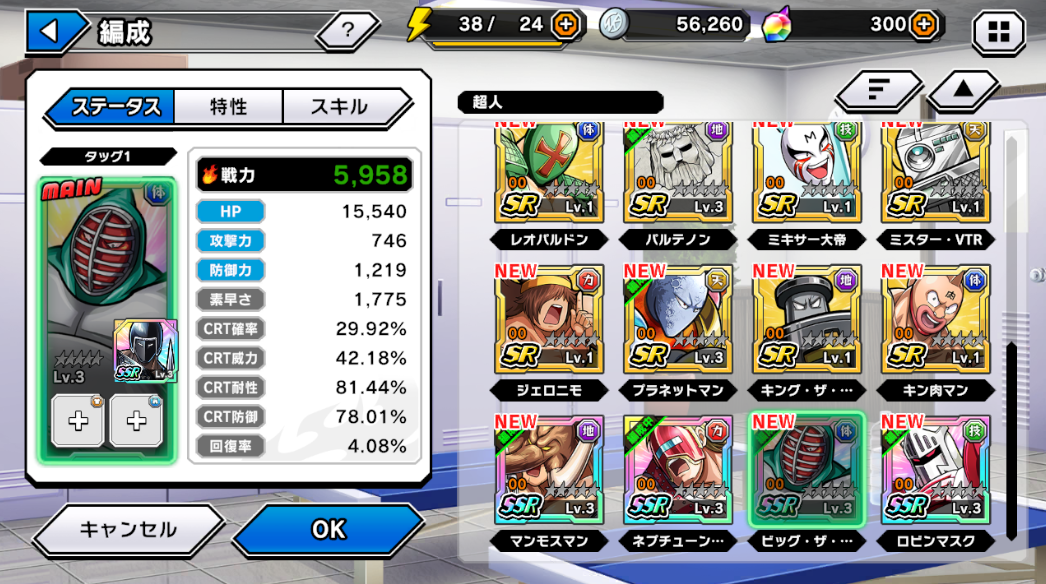Add stamina with the lightning plus button
Image resolution: width=1046 pixels, height=584 pixels.
point(567,25)
